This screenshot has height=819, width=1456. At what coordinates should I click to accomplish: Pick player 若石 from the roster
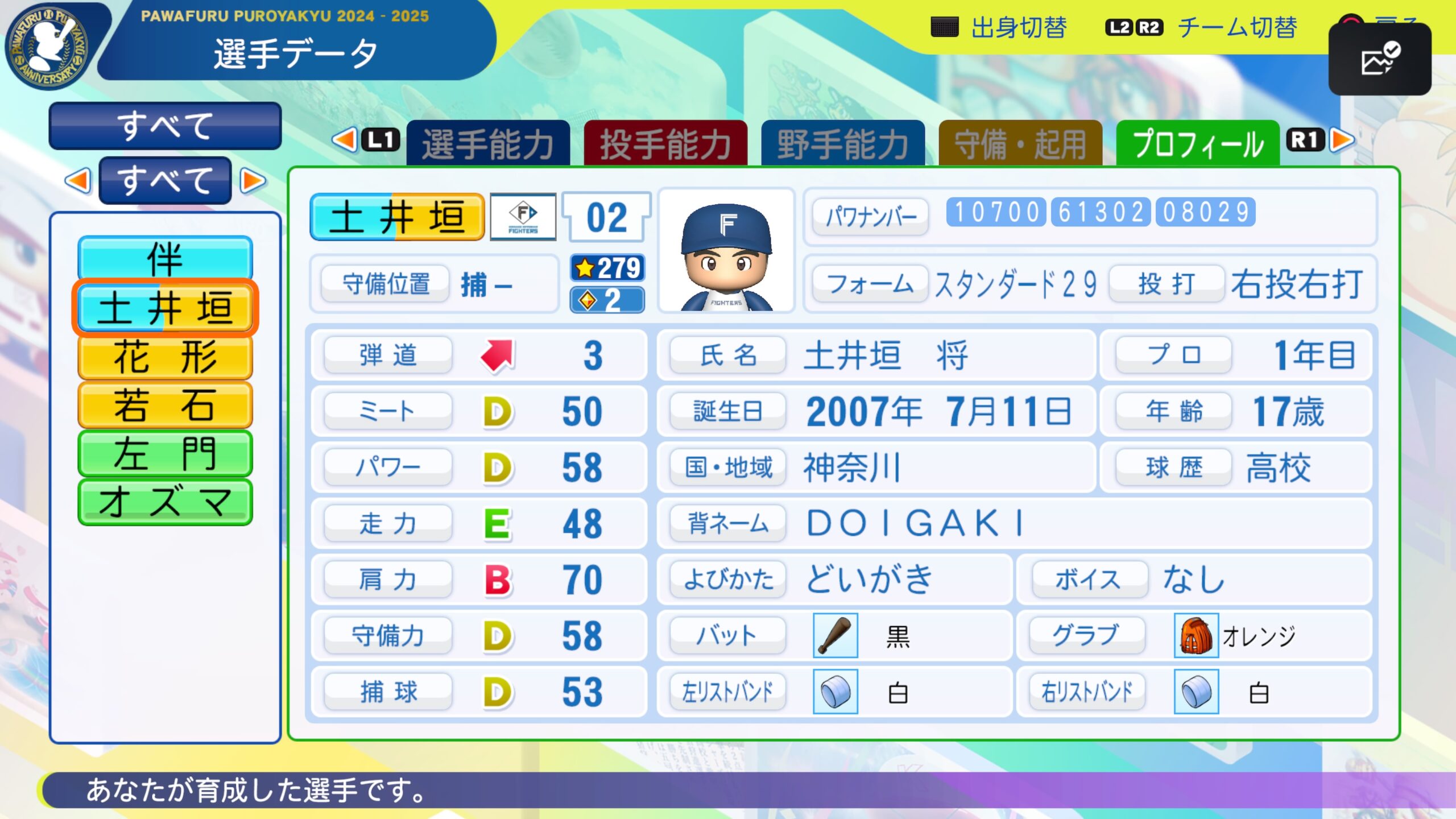165,405
